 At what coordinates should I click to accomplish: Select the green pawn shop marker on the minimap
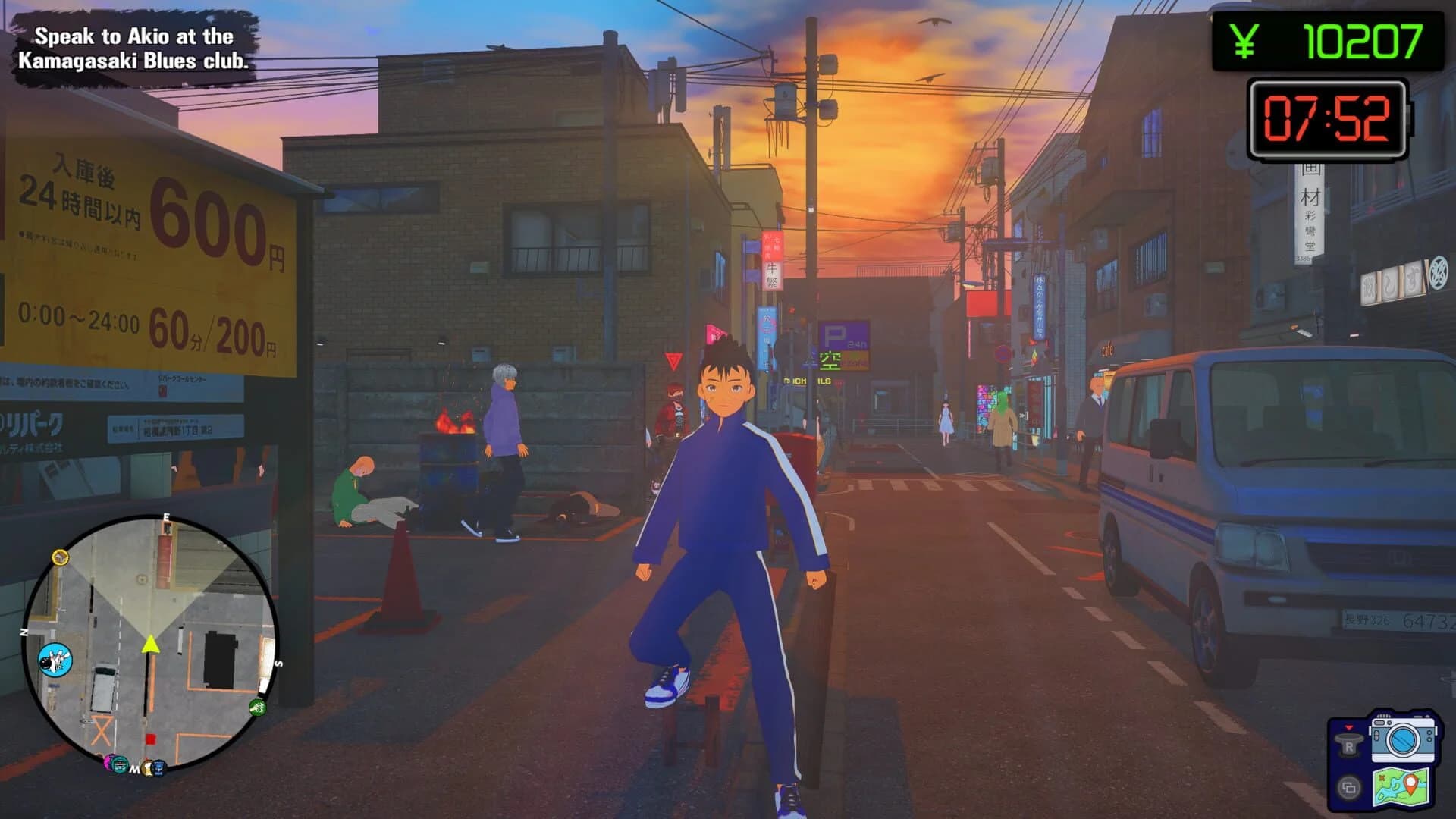257,708
